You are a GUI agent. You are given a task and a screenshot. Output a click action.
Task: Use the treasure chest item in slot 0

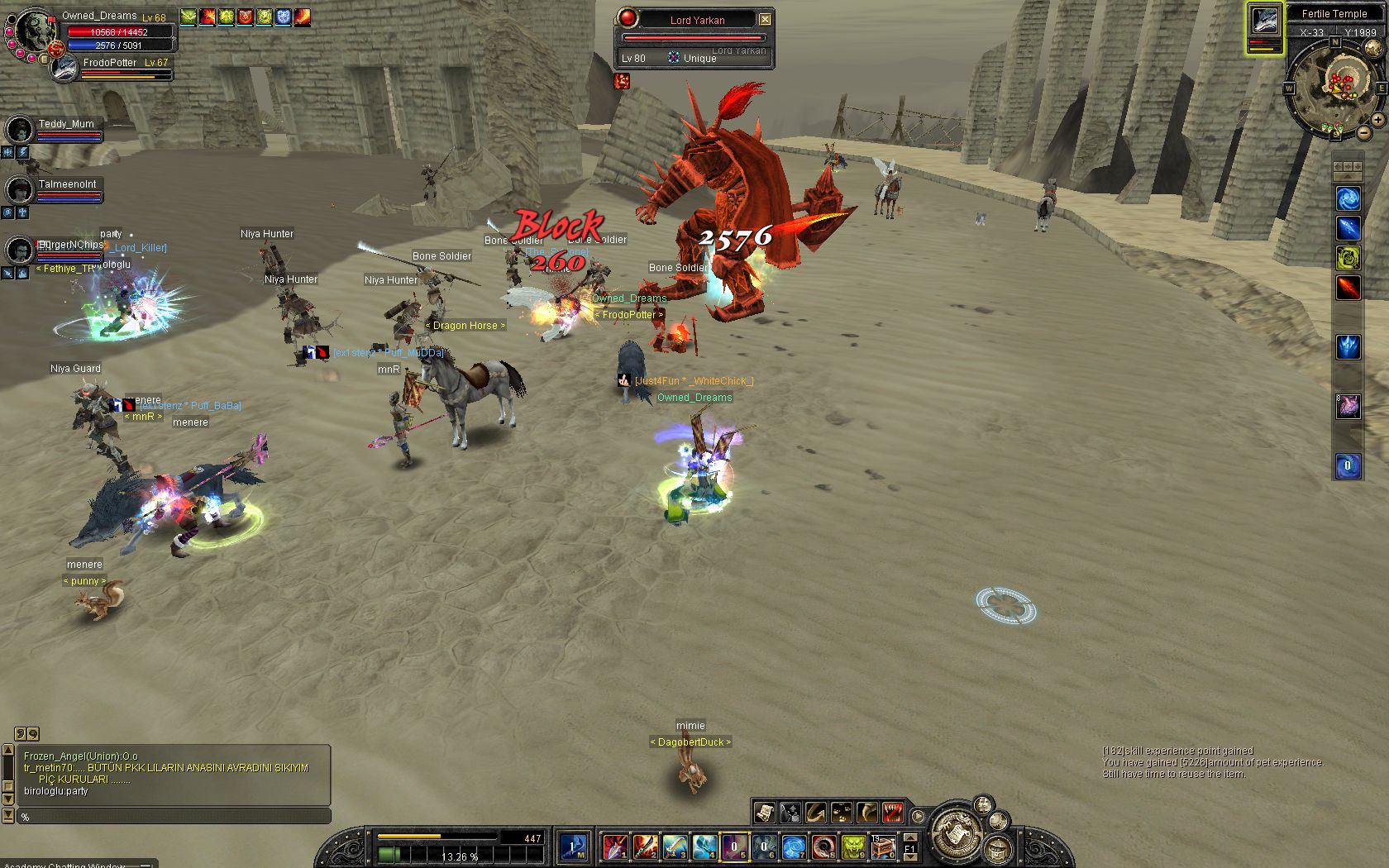pyautogui.click(x=882, y=847)
